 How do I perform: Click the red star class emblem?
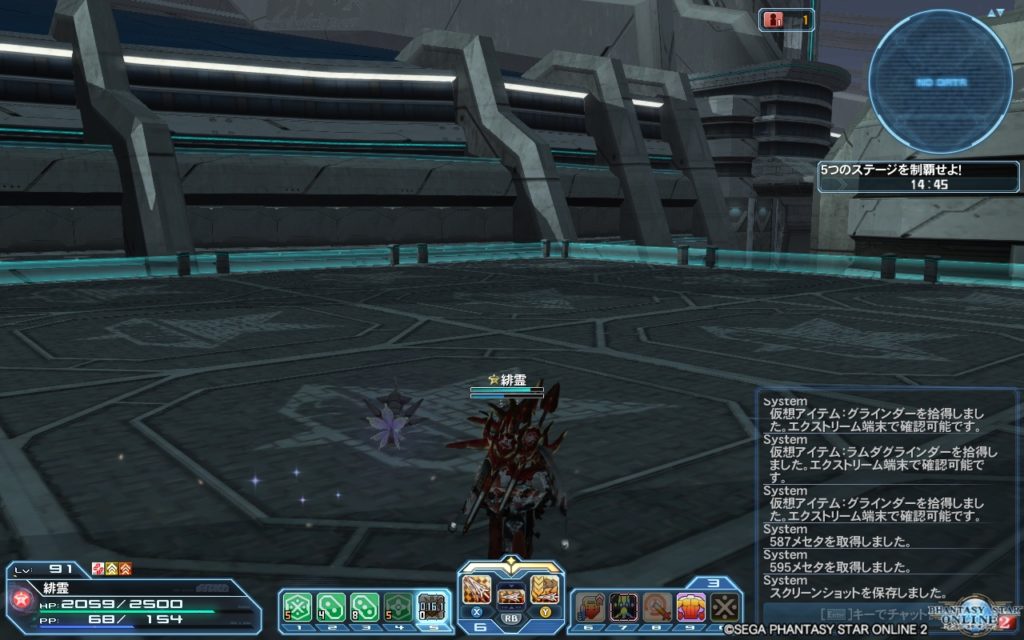pos(19,599)
